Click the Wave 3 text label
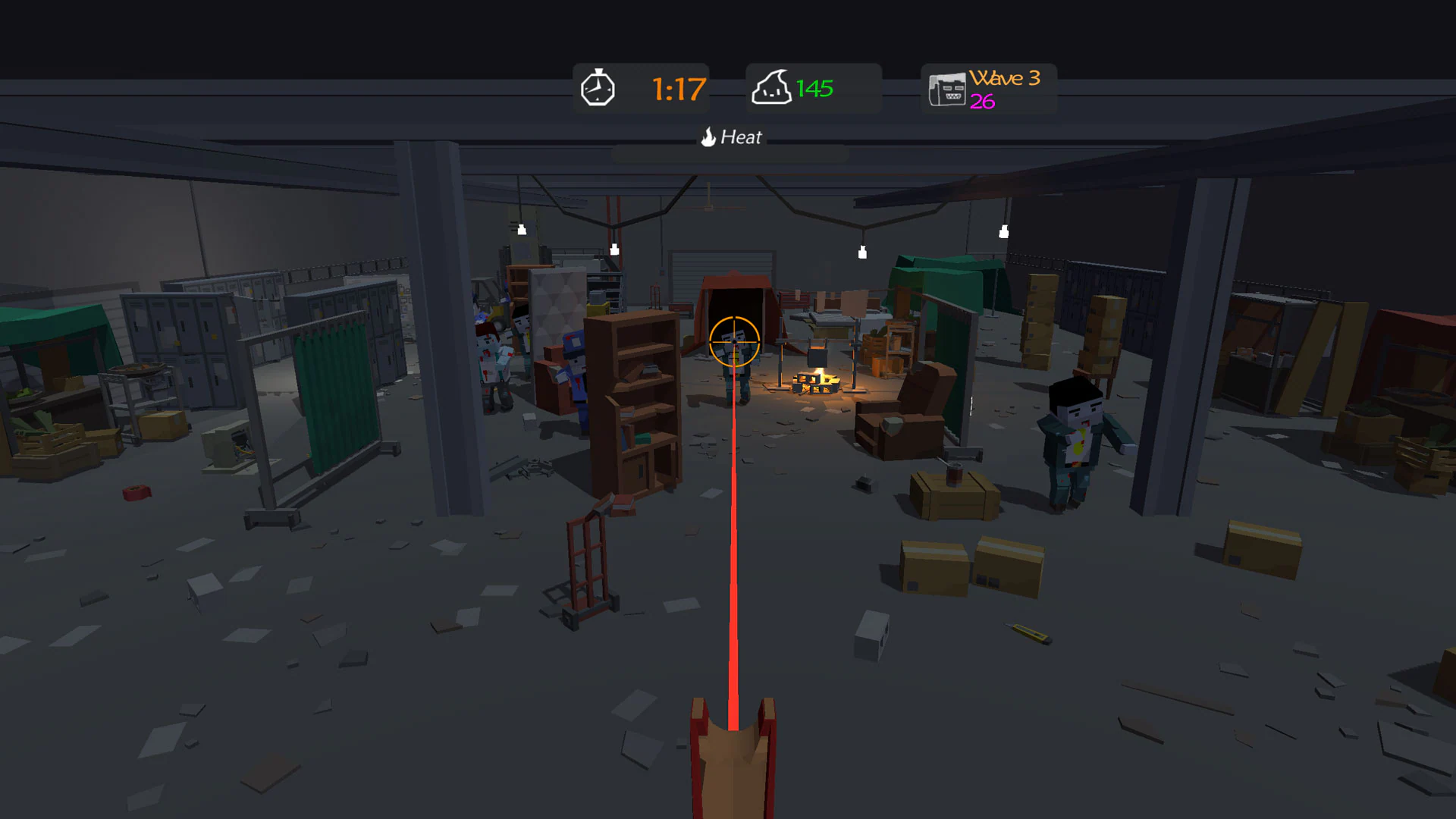The image size is (1456, 819). (x=1005, y=78)
